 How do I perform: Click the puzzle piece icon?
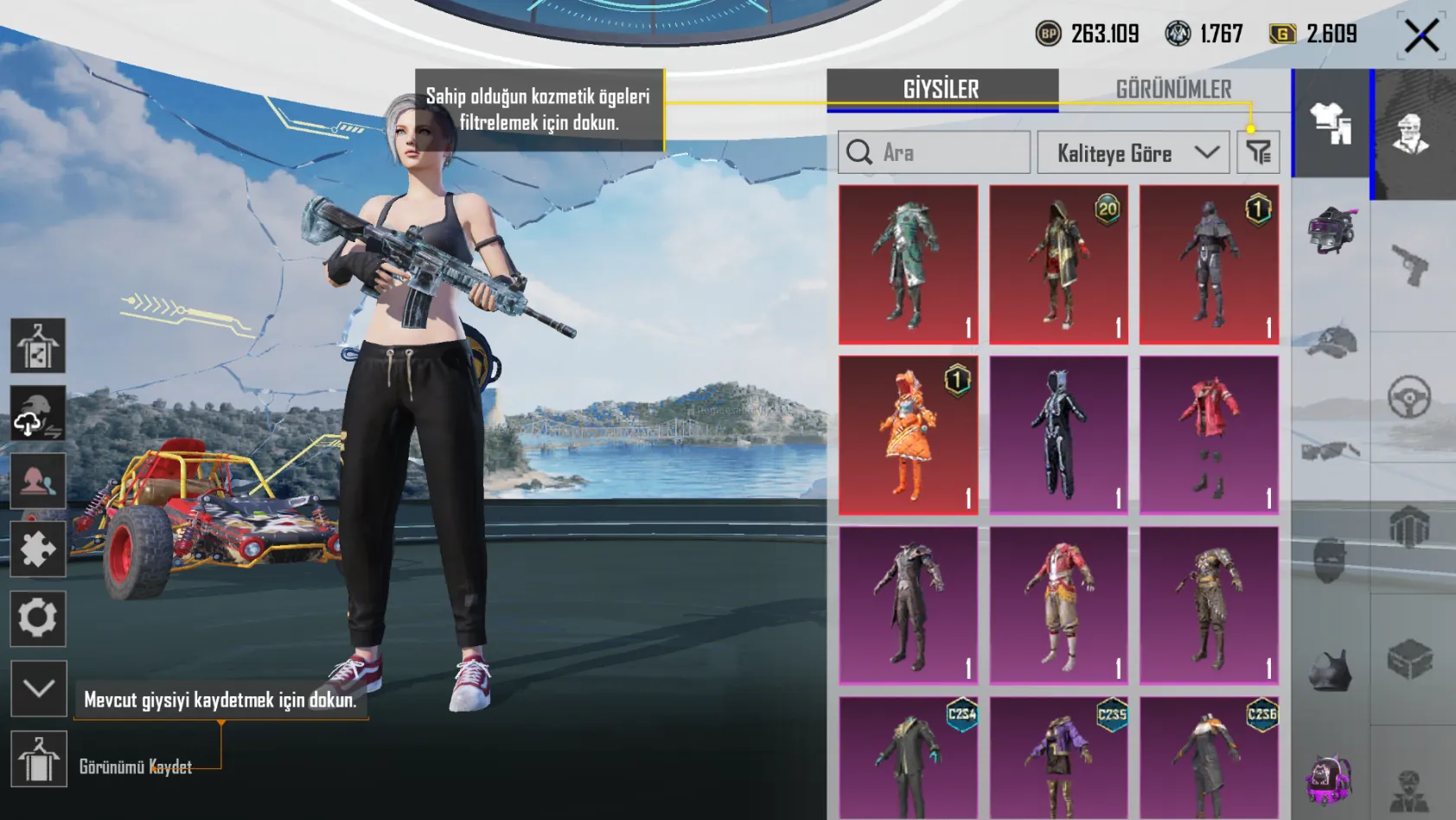[x=38, y=549]
